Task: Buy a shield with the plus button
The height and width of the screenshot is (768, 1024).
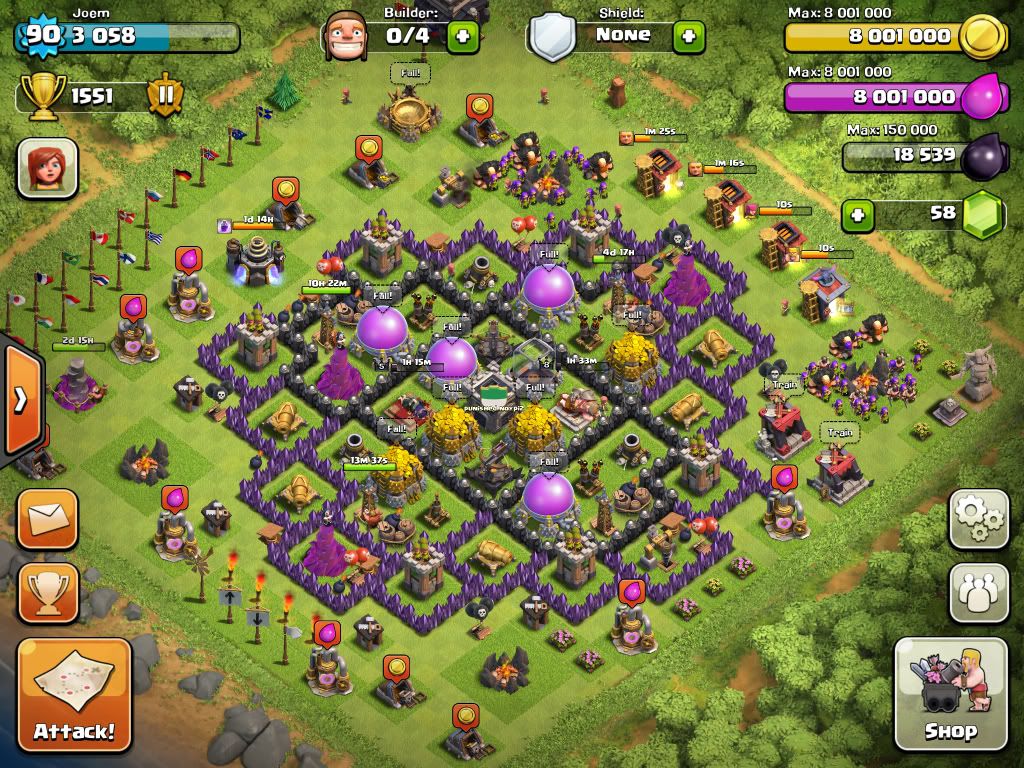Action: point(688,37)
